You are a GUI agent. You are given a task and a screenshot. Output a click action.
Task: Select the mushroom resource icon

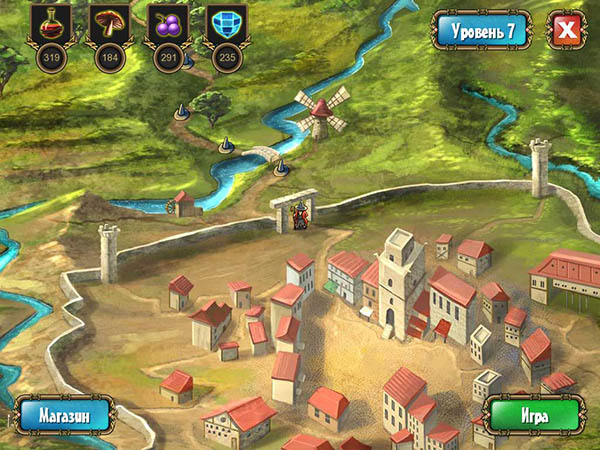(x=108, y=24)
